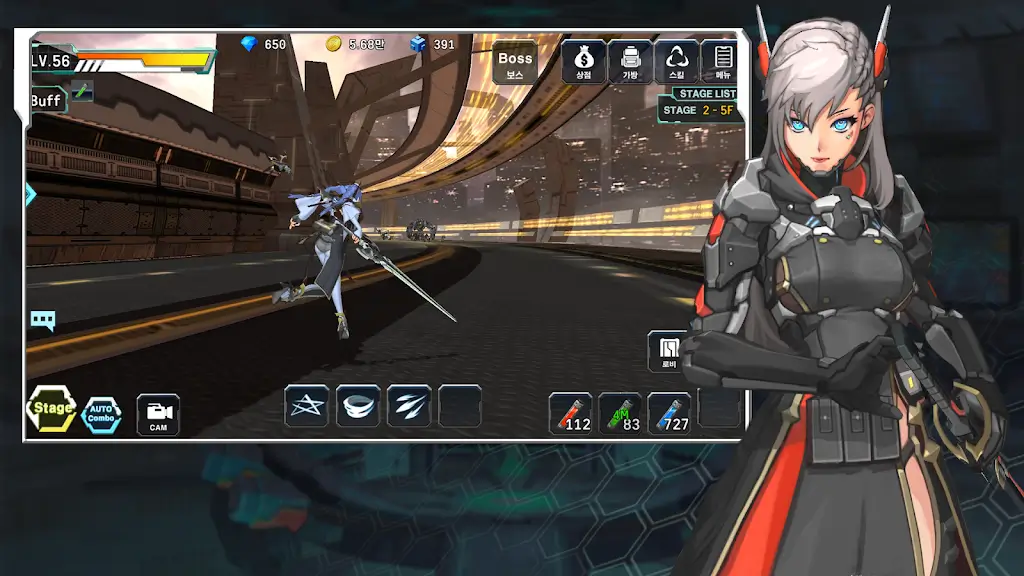Open the Stage List panel
Image resolution: width=1024 pixels, height=576 pixels.
[x=708, y=94]
